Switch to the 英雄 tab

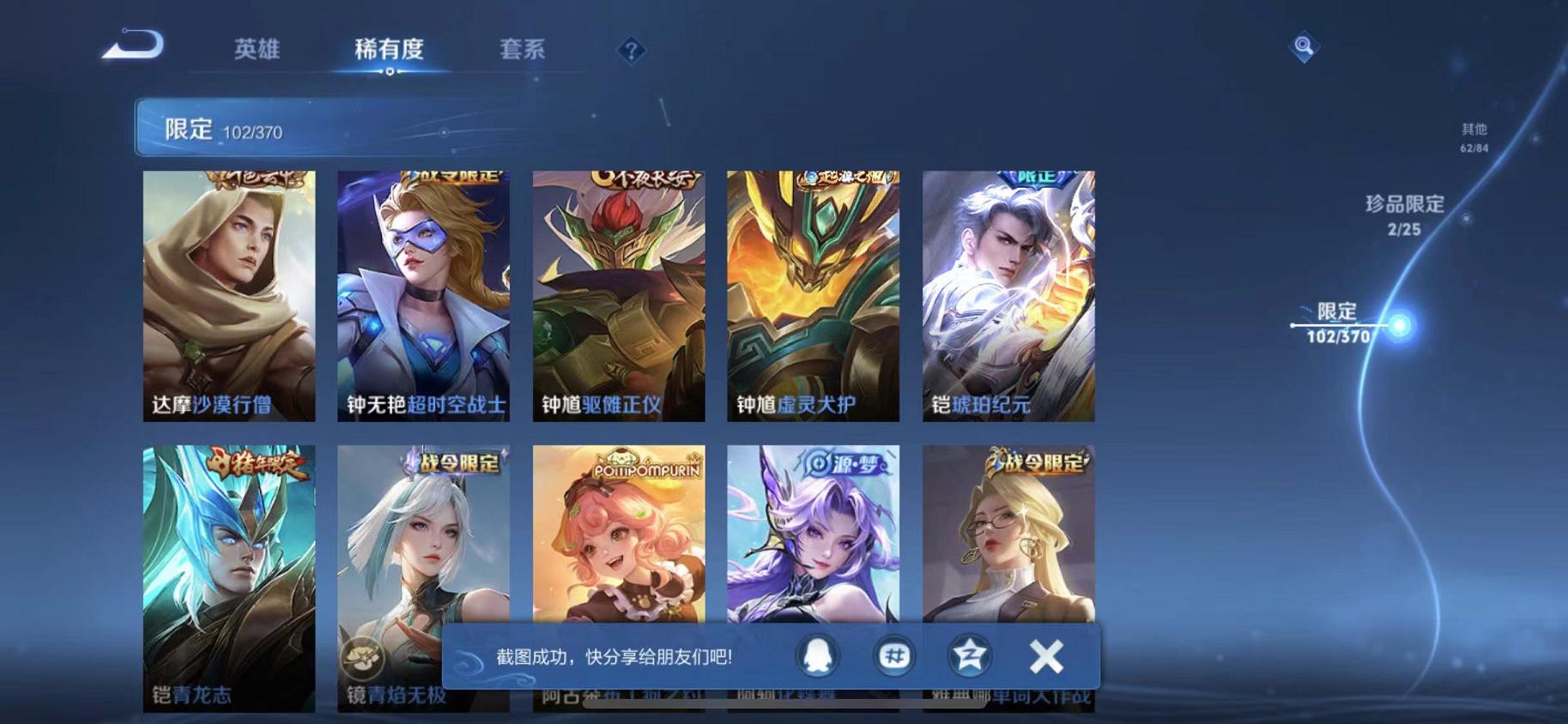click(x=258, y=50)
